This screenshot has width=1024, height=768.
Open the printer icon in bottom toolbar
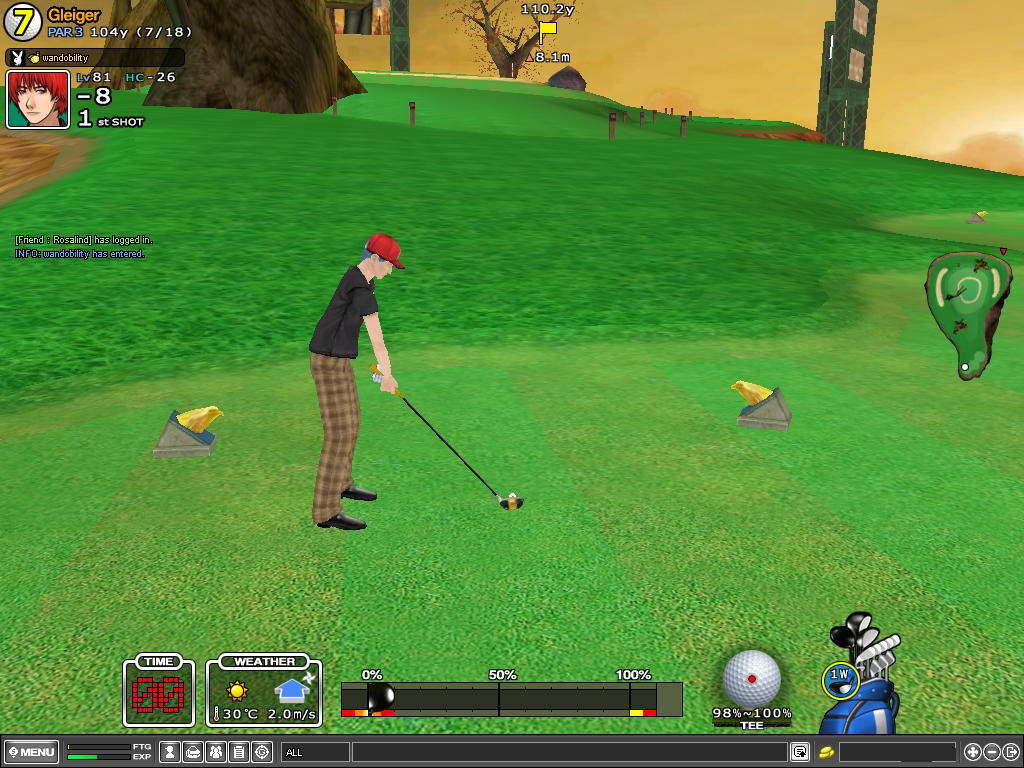point(193,752)
